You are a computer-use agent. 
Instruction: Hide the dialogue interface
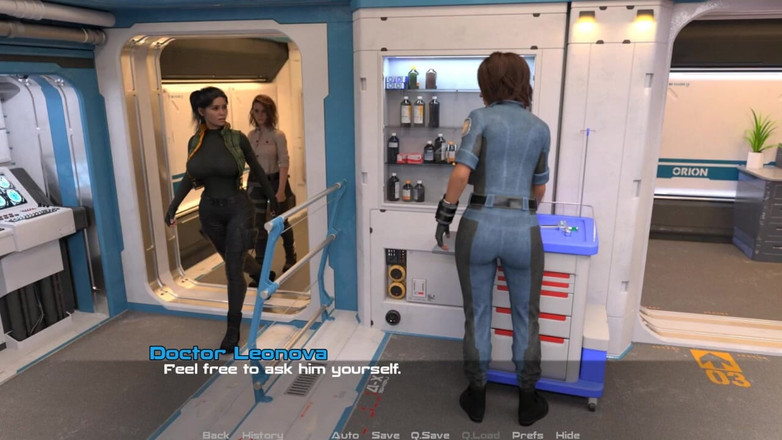tap(568, 435)
